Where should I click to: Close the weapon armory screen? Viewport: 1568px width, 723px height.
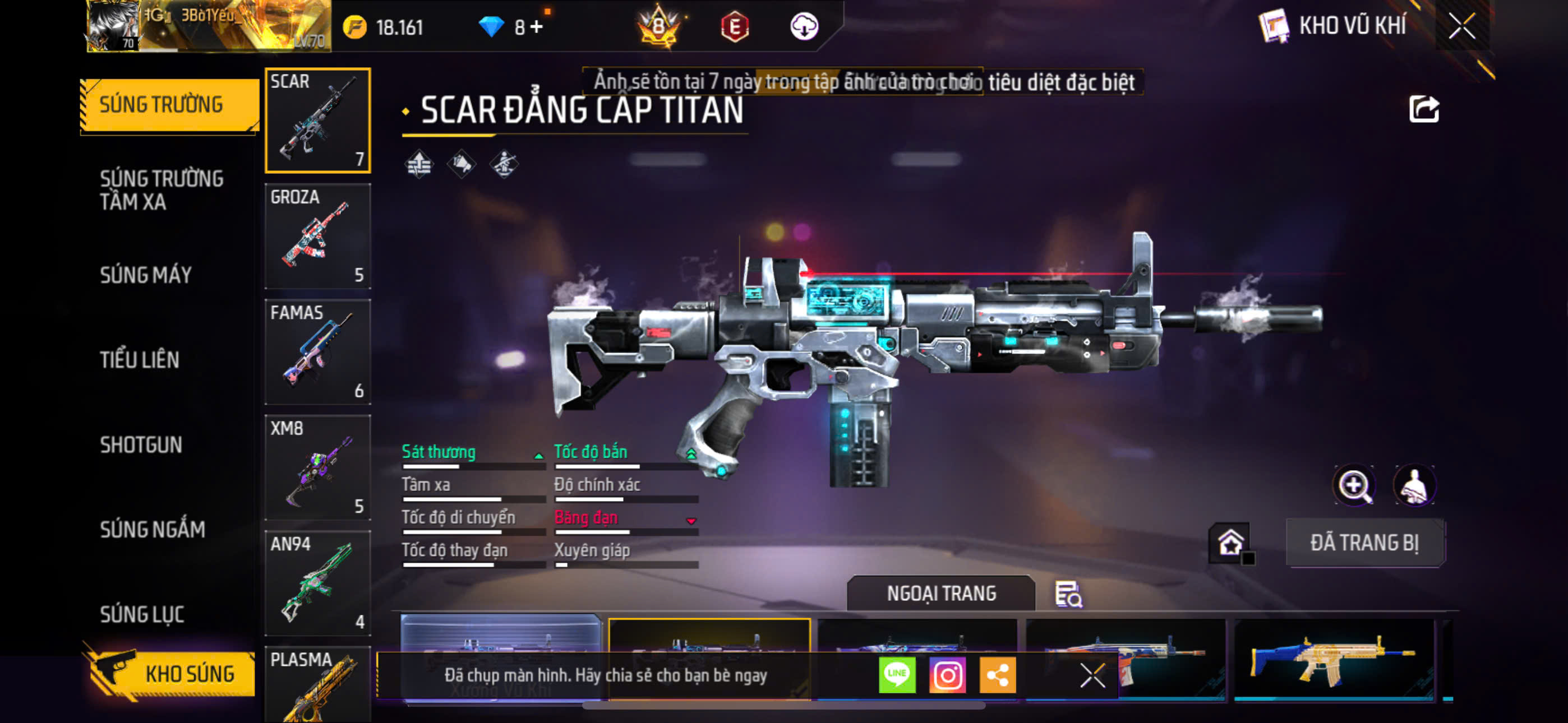(x=1461, y=26)
